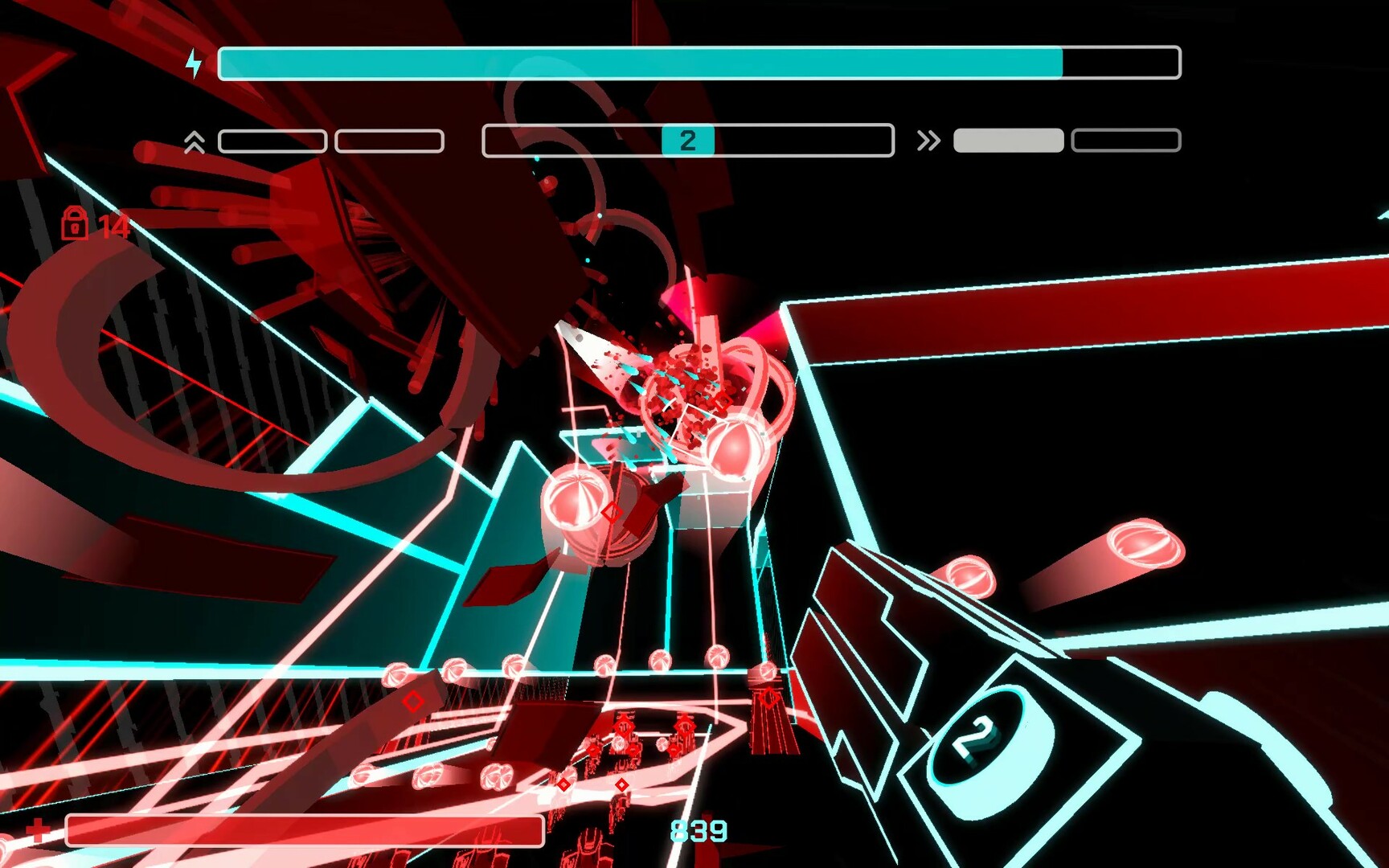Click the red diamond marker near the lower-left enemy
The image size is (1389, 868).
pos(411,701)
